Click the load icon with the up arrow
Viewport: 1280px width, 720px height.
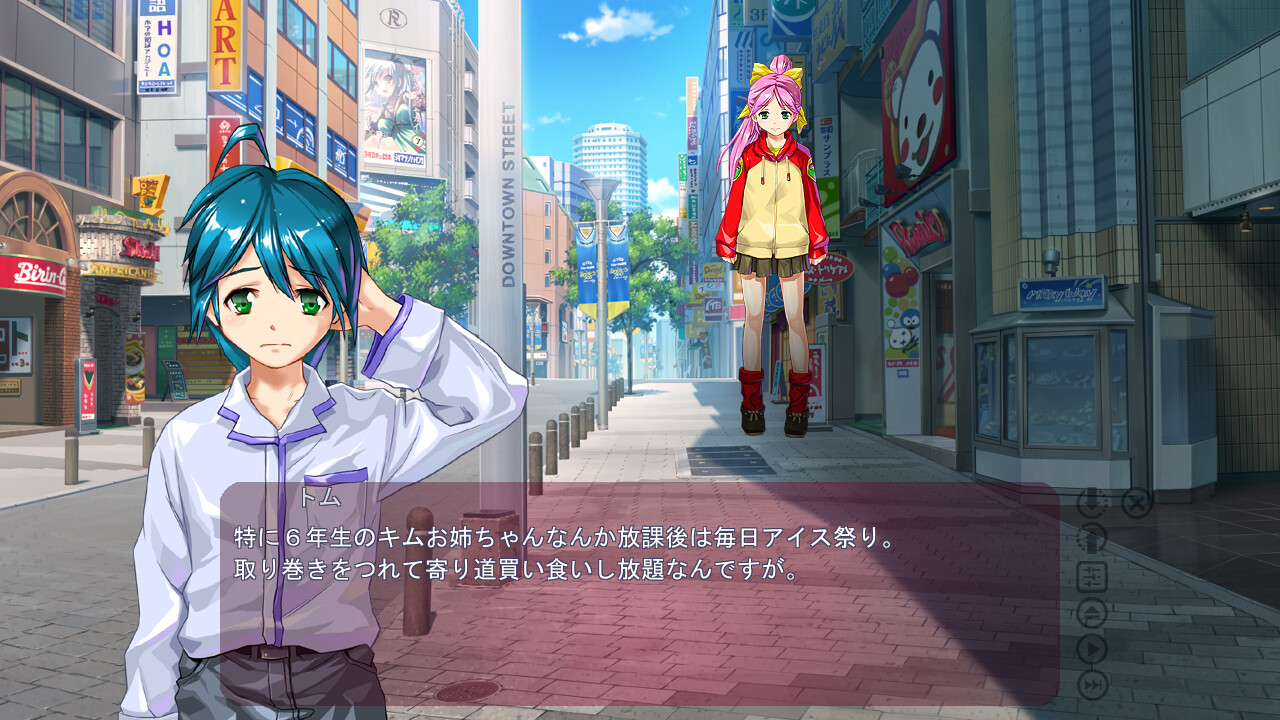1092,539
